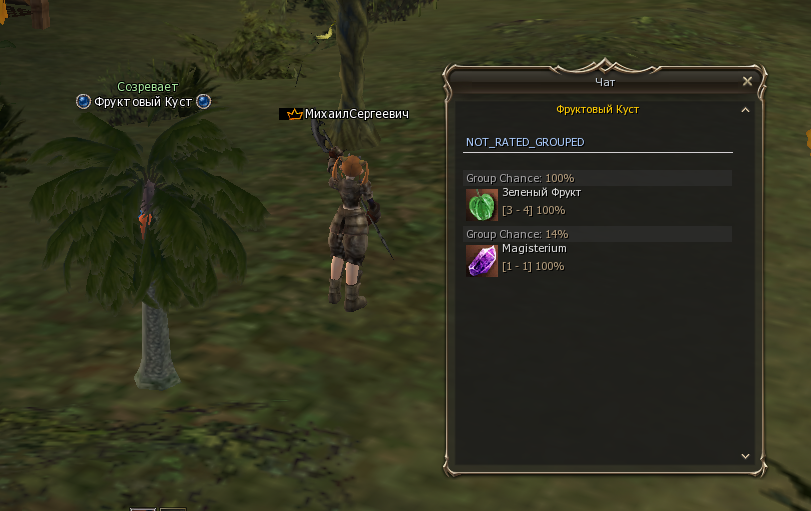
Task: Click the scroll up arrow in drop list
Action: point(745,110)
